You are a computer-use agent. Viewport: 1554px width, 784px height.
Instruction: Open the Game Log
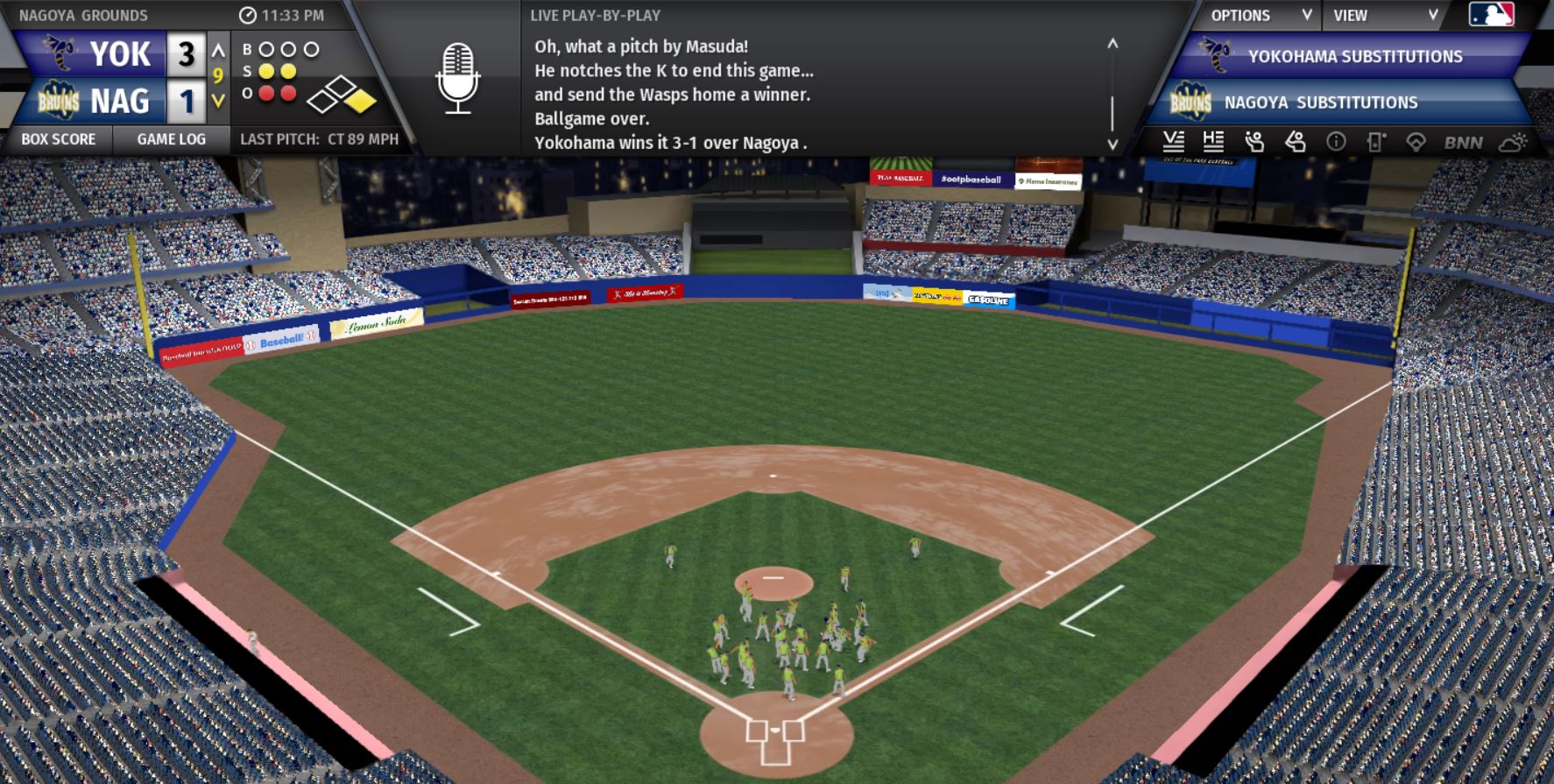pyautogui.click(x=171, y=139)
